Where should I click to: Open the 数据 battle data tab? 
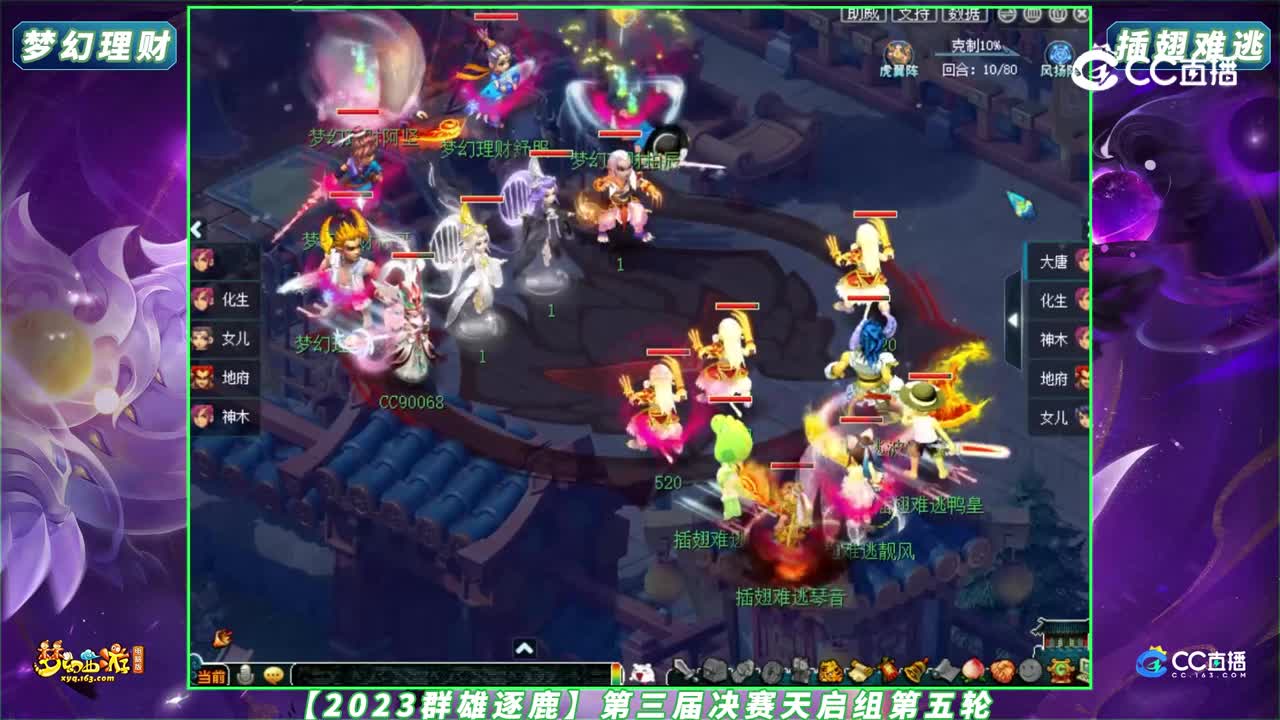tap(963, 15)
